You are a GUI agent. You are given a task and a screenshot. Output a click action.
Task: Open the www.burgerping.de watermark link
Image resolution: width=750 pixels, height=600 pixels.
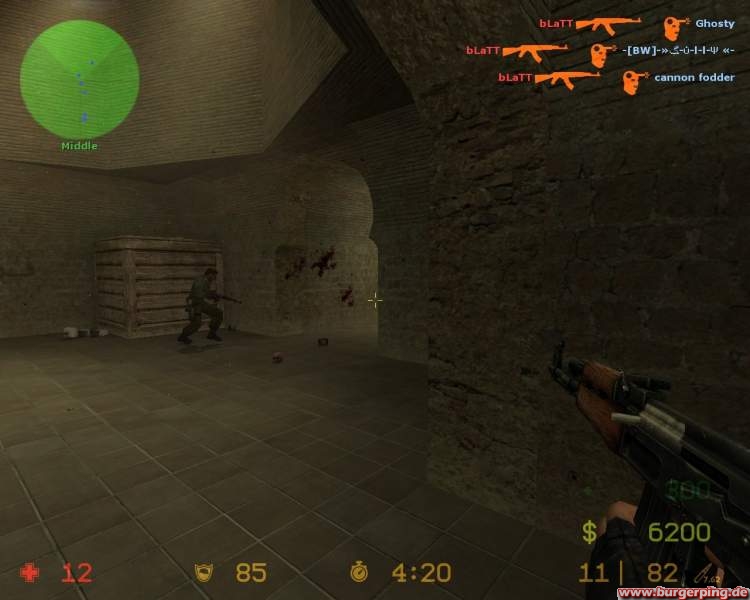tap(682, 592)
